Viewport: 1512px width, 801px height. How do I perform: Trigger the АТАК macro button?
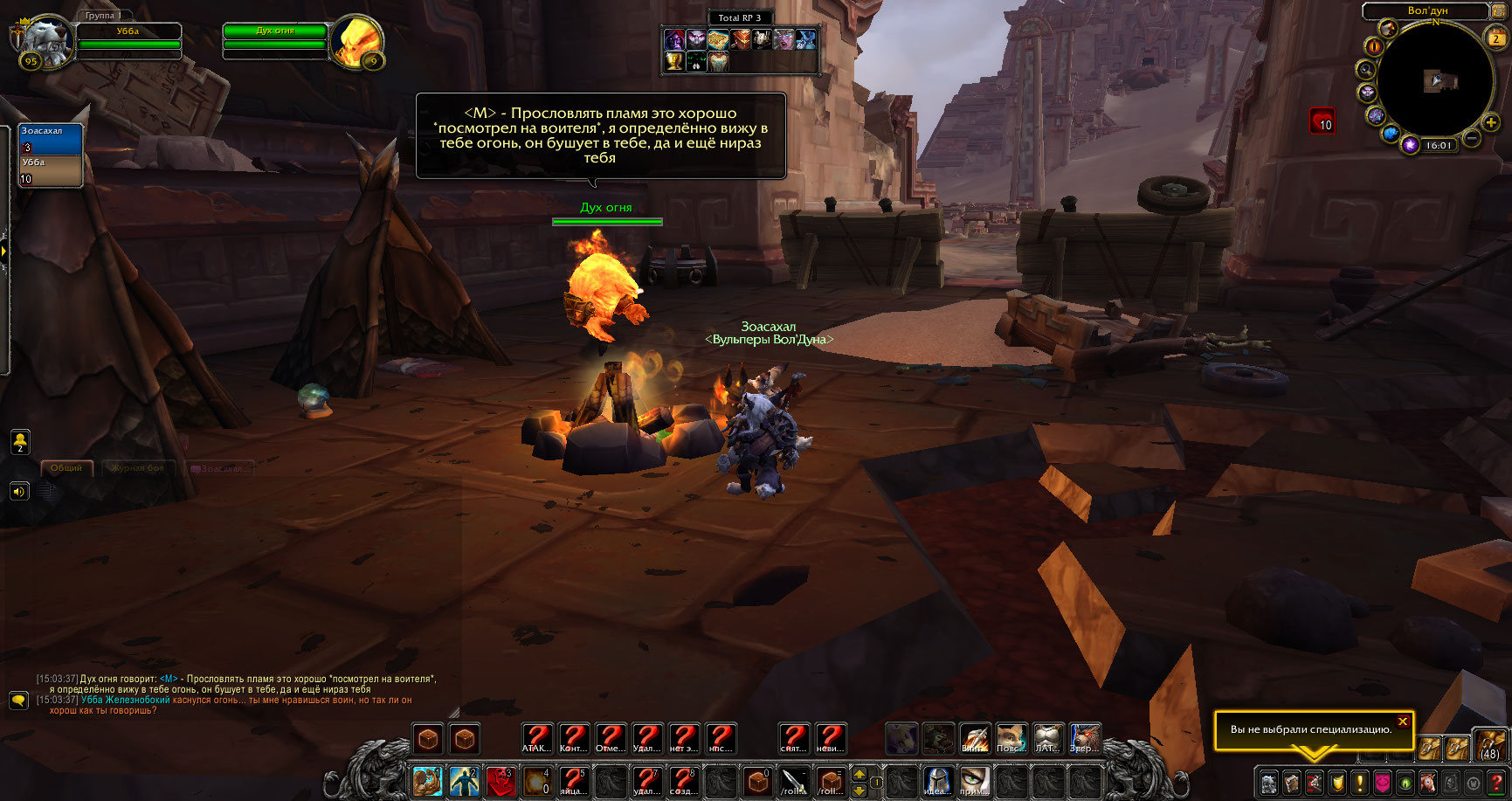(536, 739)
